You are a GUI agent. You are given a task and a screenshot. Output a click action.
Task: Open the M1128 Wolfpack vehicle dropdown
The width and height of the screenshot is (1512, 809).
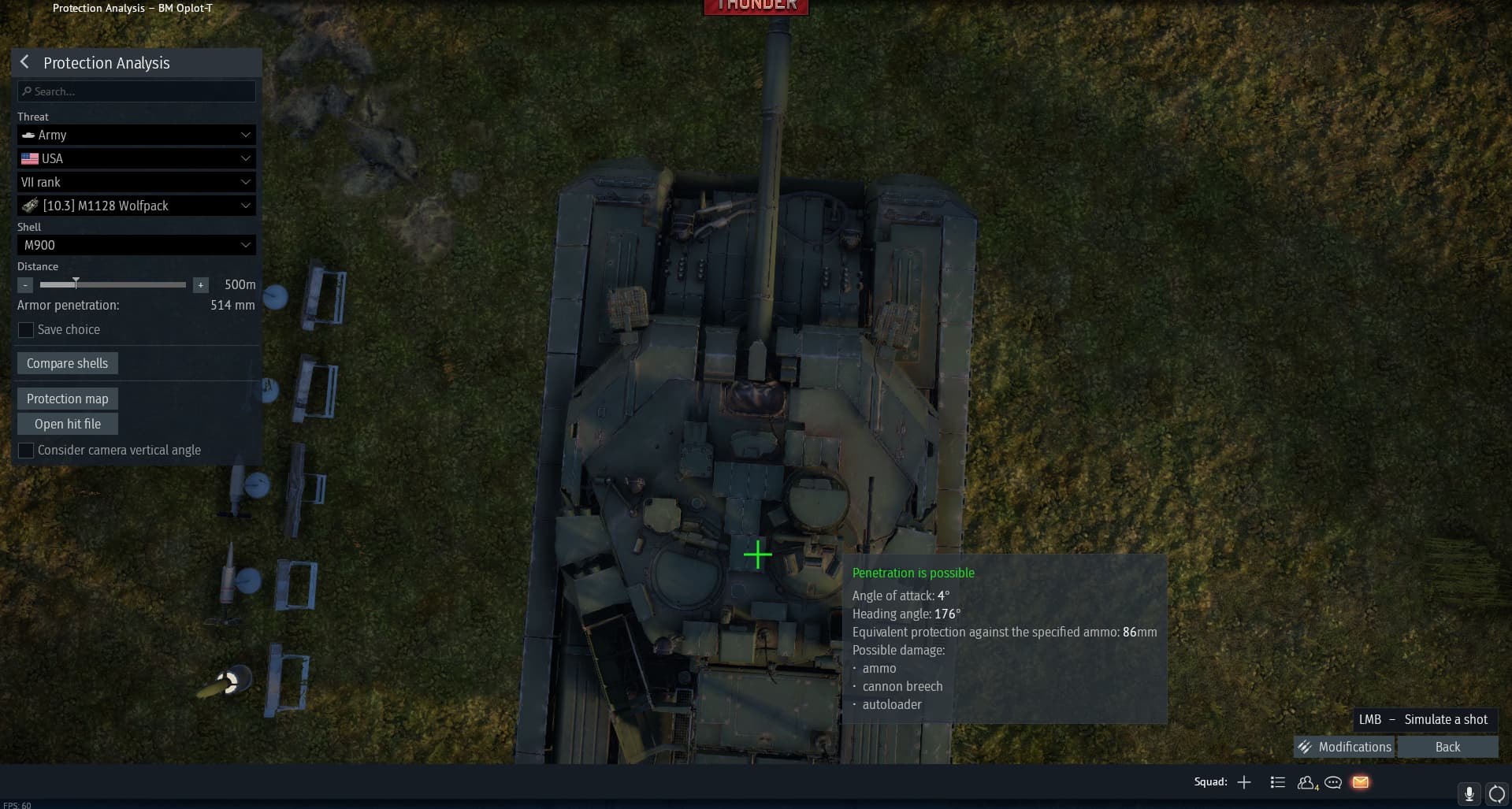point(136,206)
